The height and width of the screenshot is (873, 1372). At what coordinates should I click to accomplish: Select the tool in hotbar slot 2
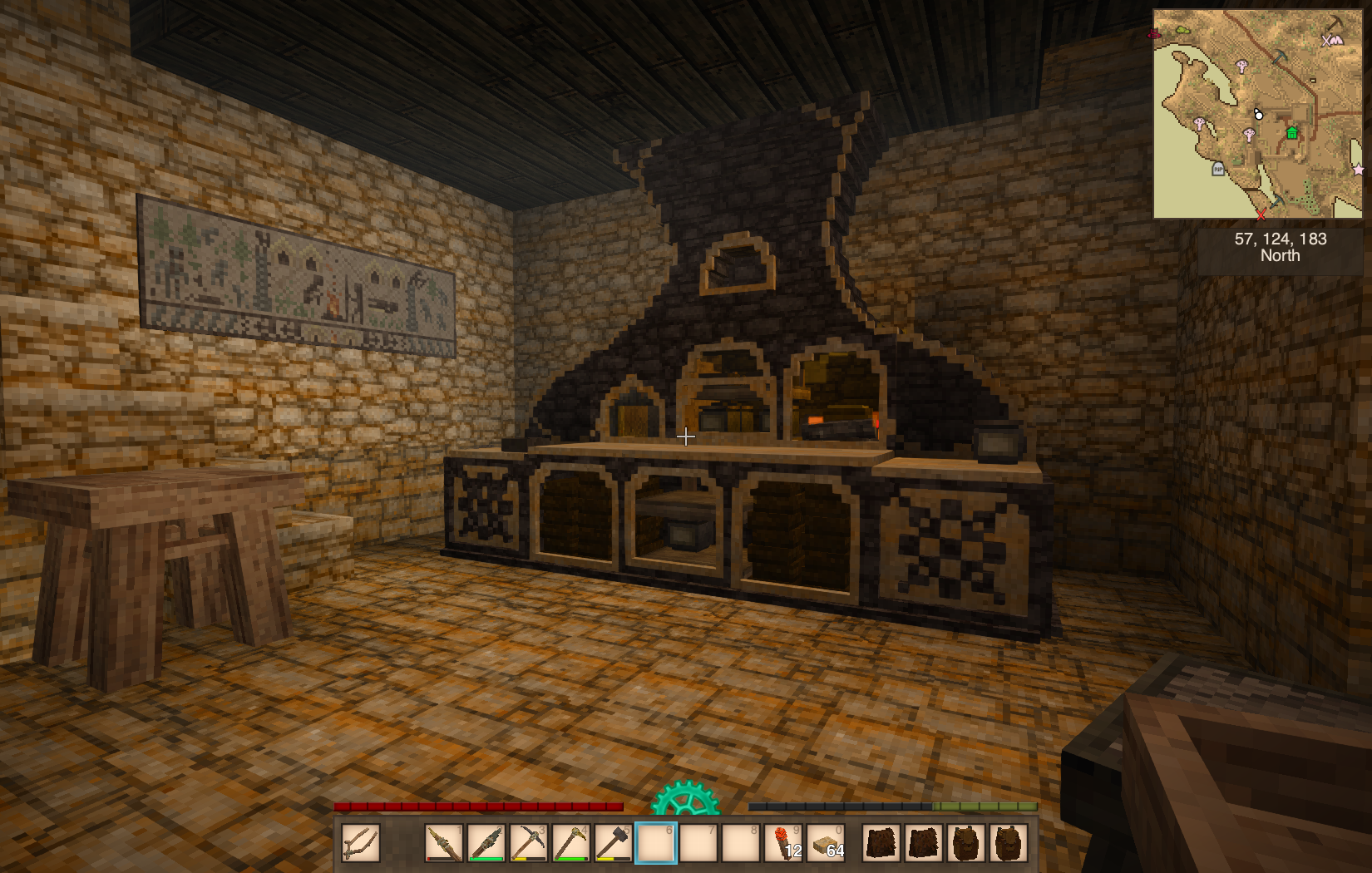(x=487, y=843)
